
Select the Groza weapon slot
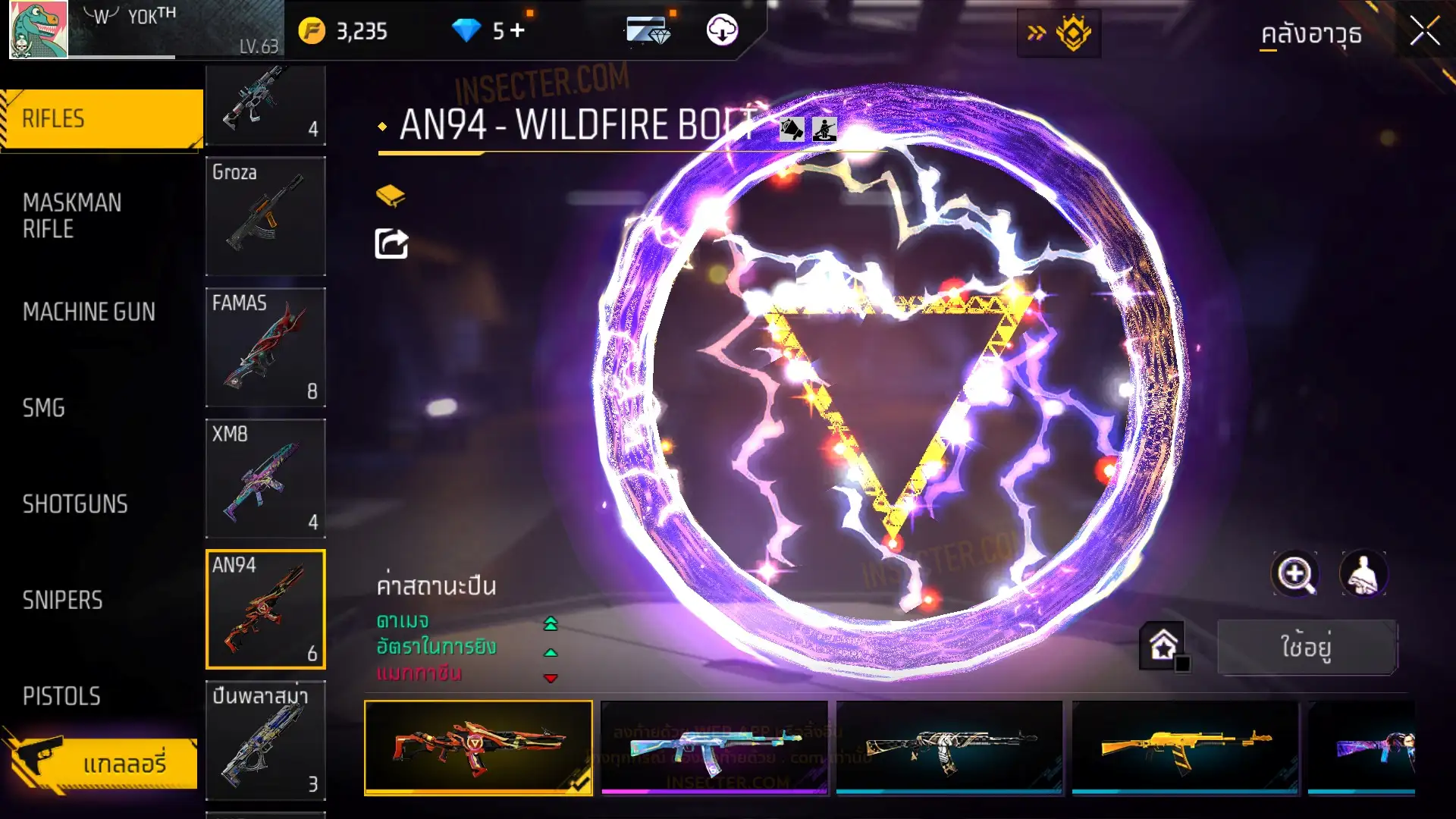point(265,216)
